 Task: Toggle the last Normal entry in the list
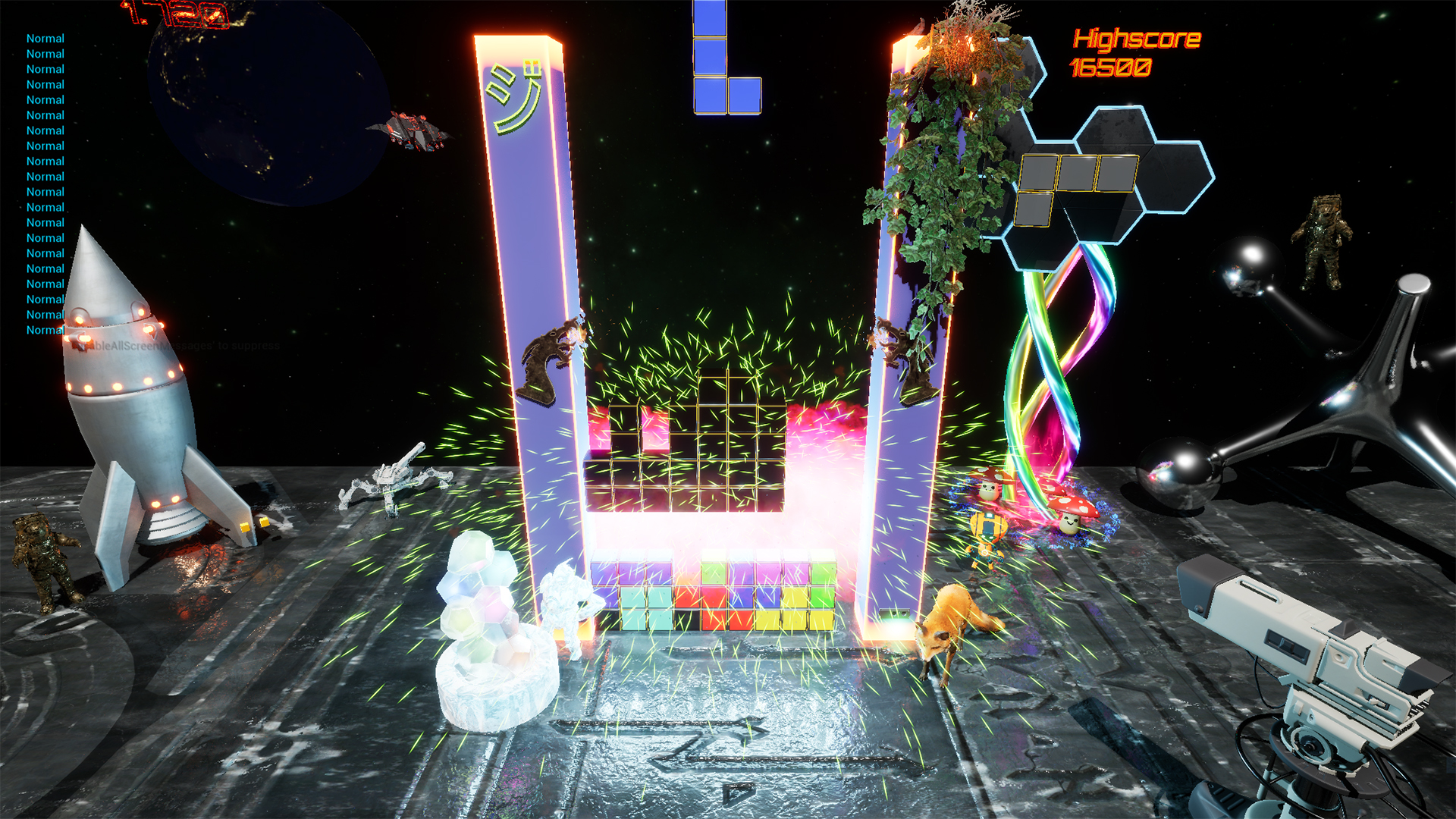tap(45, 330)
